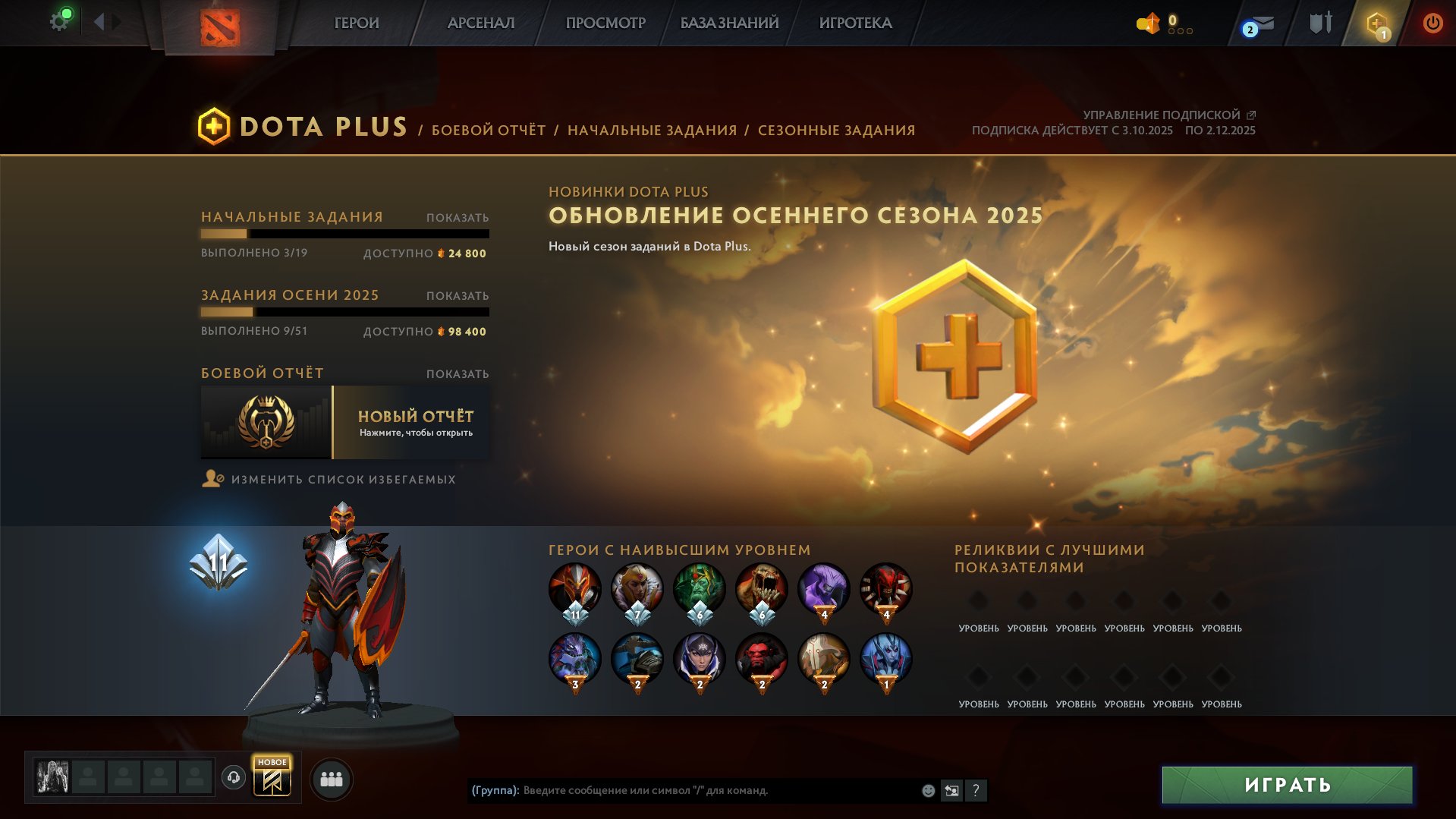This screenshot has width=1456, height=819.
Task: Switch to СЕЗОННЫЕ ЗАДАНИЯ tab
Action: [836, 130]
